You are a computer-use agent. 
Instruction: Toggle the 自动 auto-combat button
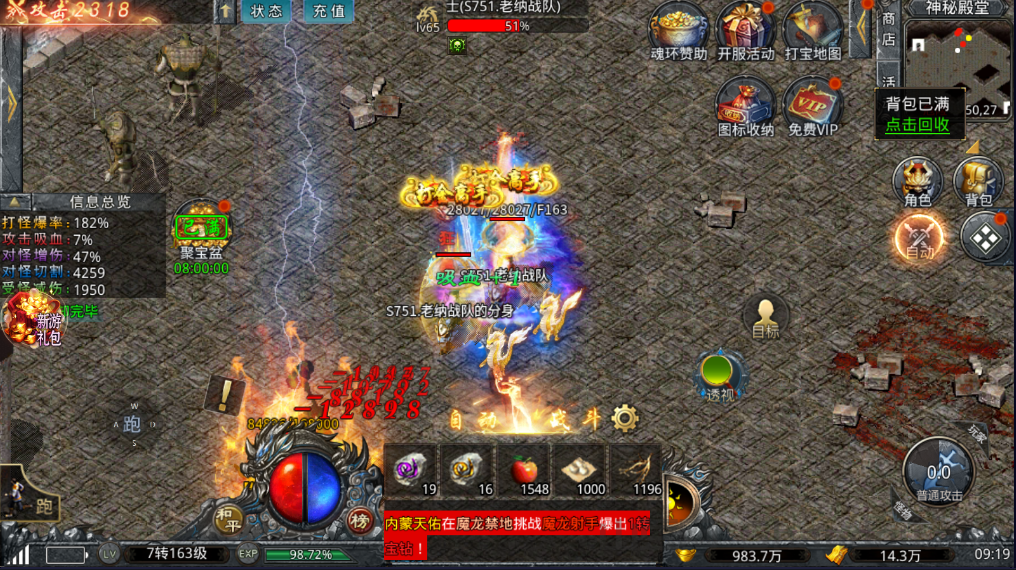918,237
